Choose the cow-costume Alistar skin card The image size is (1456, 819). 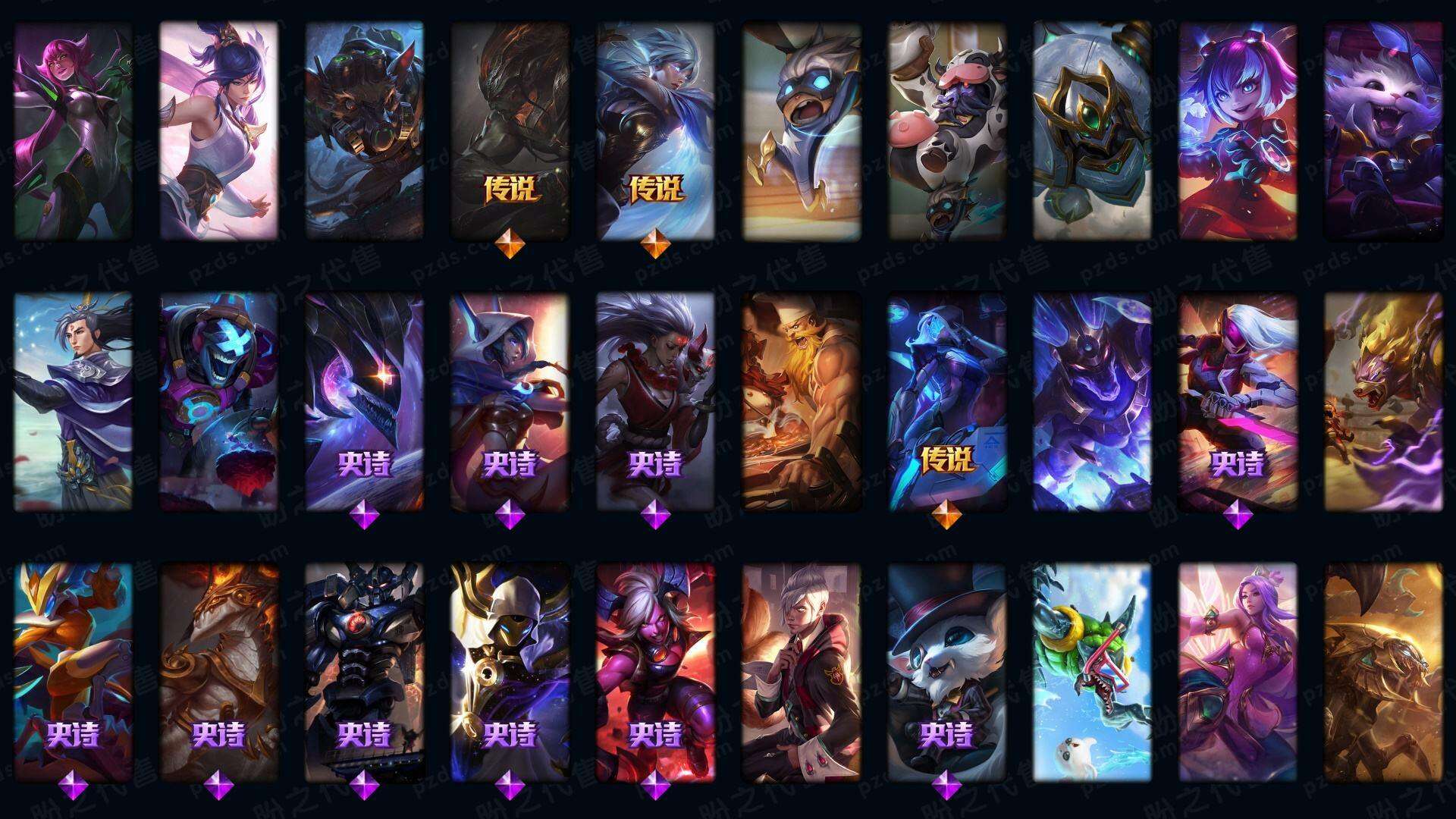coord(946,130)
